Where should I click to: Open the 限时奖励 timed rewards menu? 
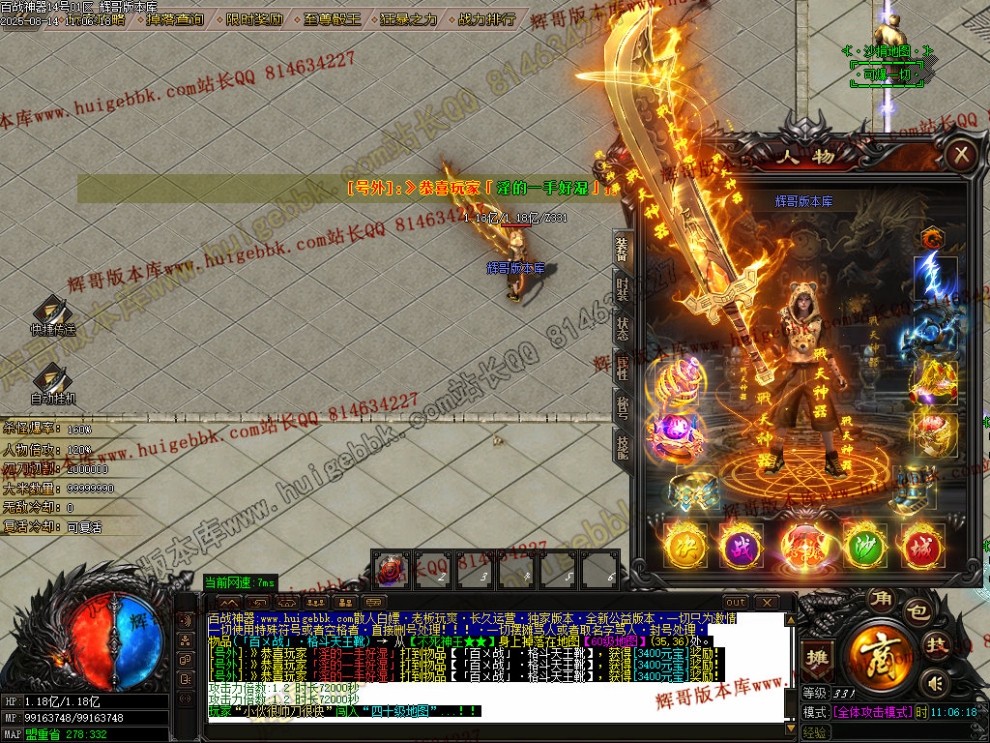click(x=253, y=19)
